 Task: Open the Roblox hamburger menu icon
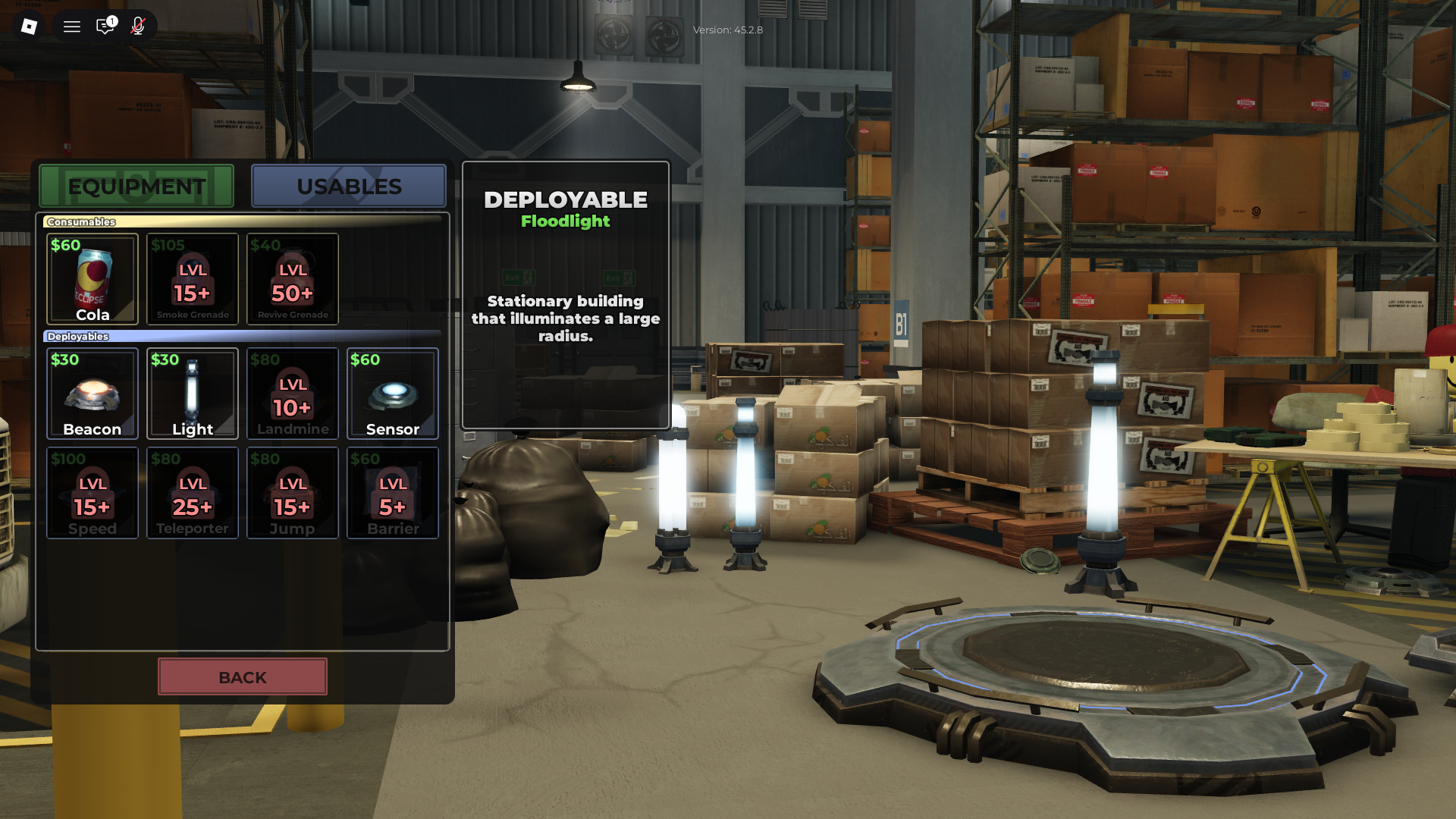click(71, 26)
